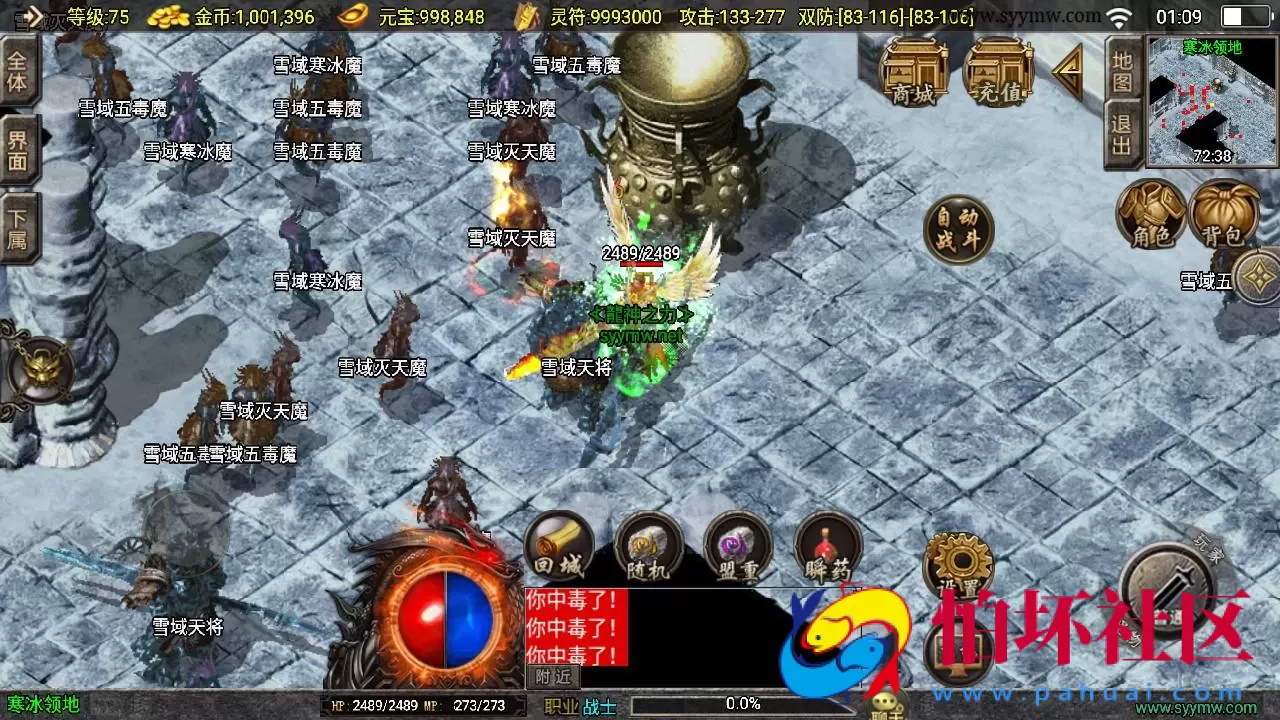Tap the 回城 return-to-town scroll icon
This screenshot has width=1280, height=720.
coord(559,546)
